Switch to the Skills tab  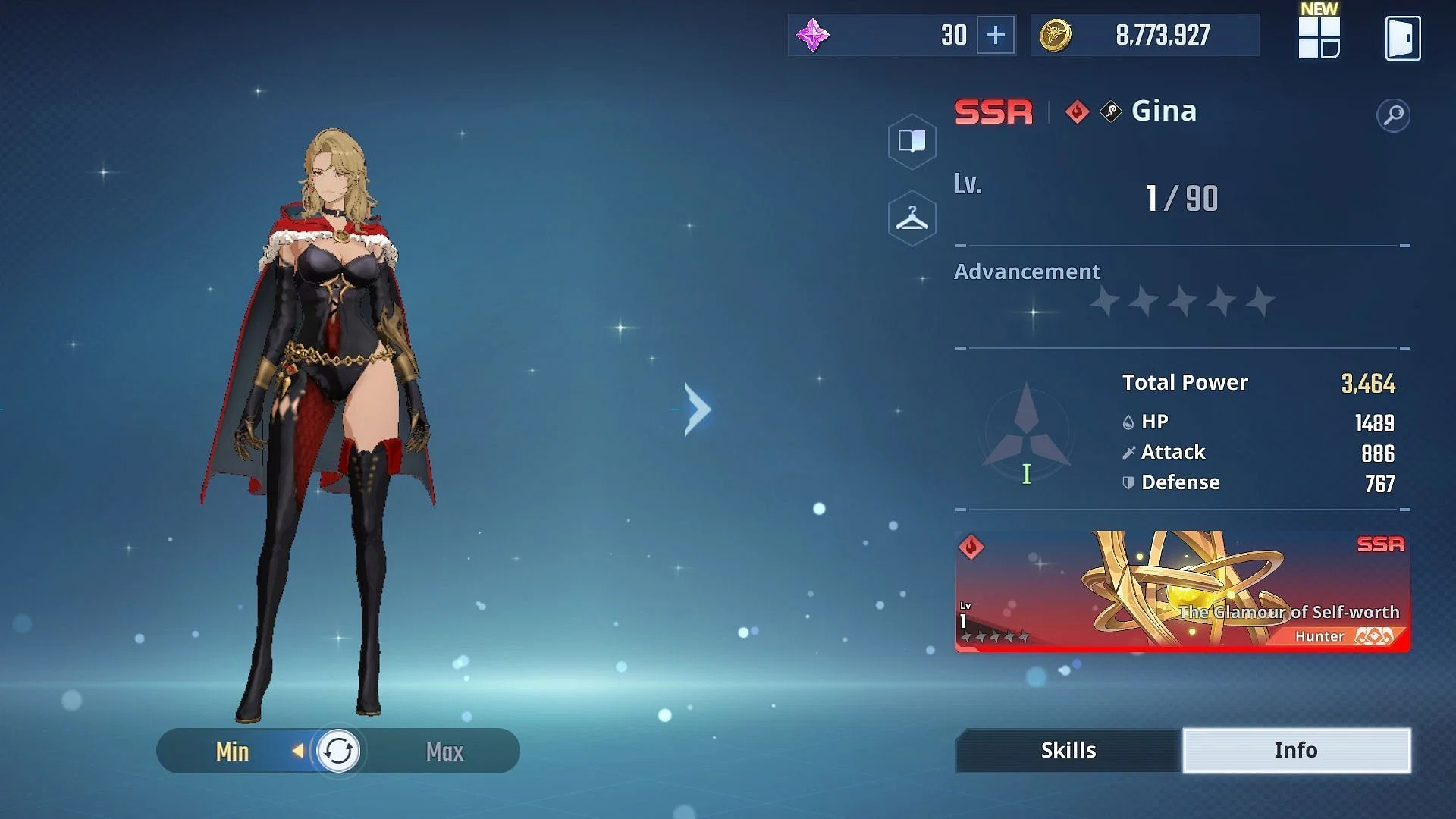[1068, 750]
